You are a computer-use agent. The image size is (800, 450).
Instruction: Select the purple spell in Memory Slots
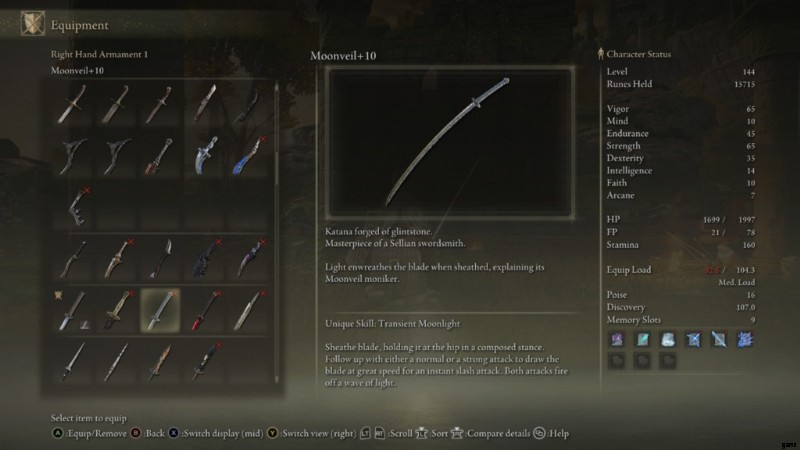(615, 340)
